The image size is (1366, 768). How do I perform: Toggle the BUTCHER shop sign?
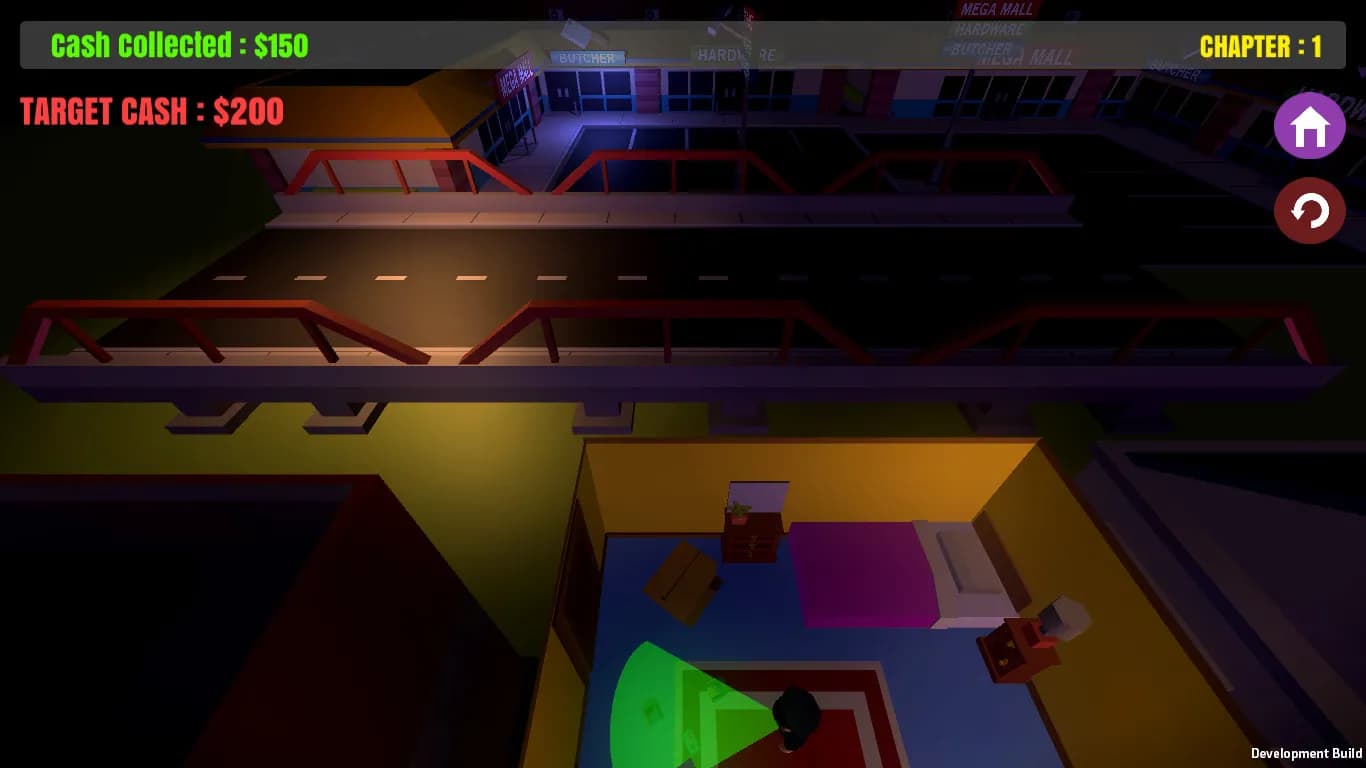[588, 57]
